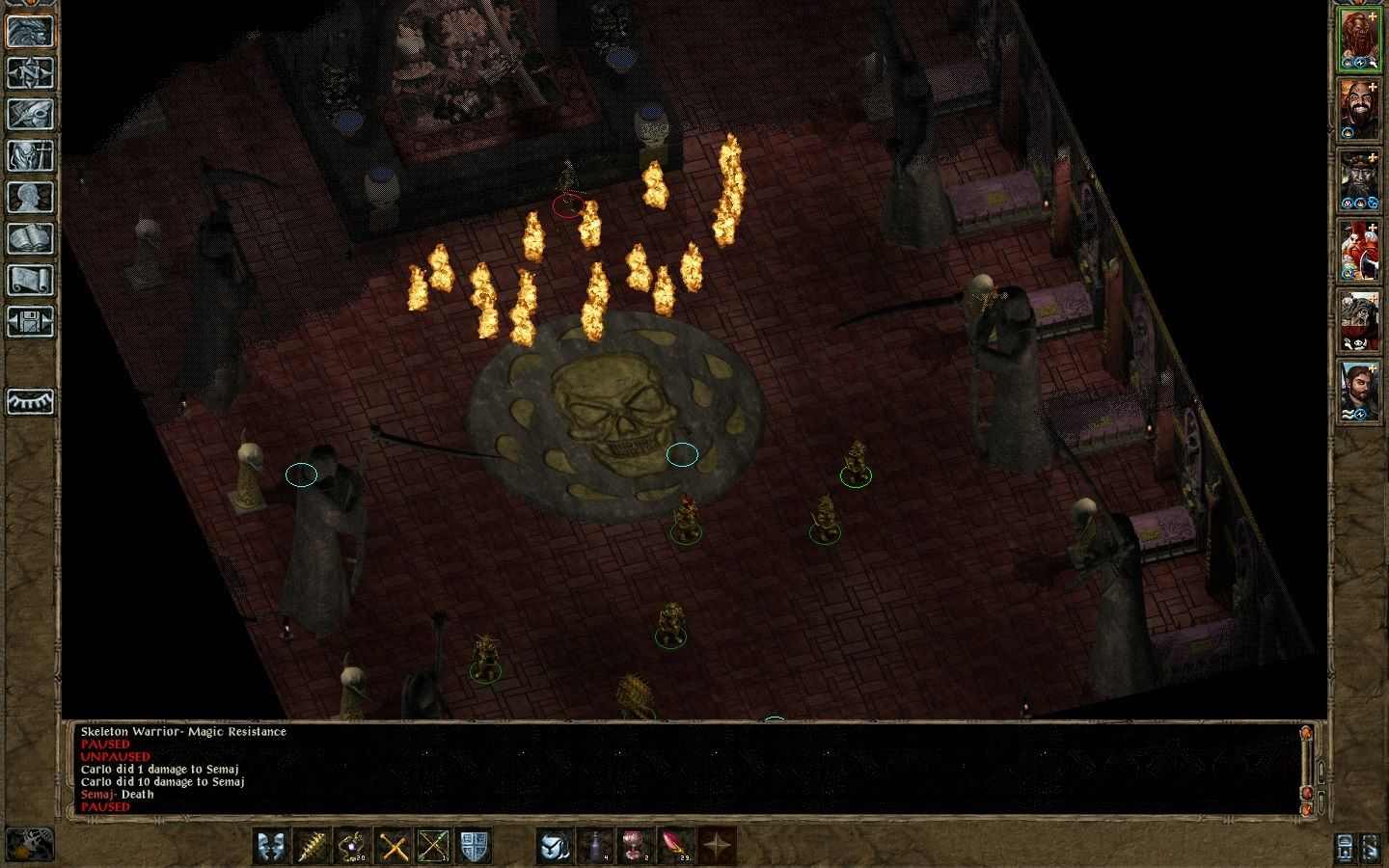Select the grinning black-bearded man portrait
Viewport: 1389px width, 868px height.
pyautogui.click(x=1359, y=111)
